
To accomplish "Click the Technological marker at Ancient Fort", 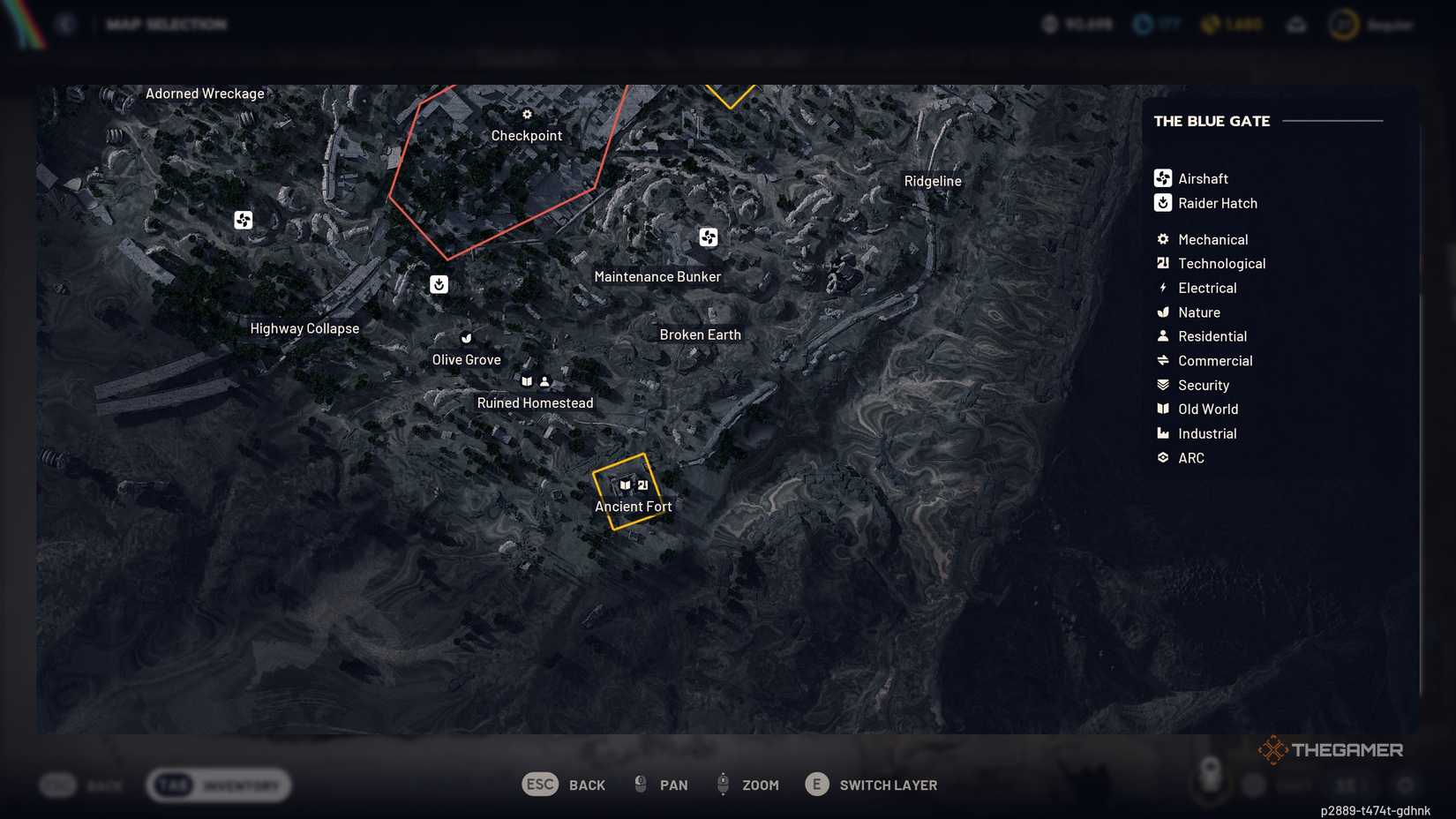I will pos(643,485).
